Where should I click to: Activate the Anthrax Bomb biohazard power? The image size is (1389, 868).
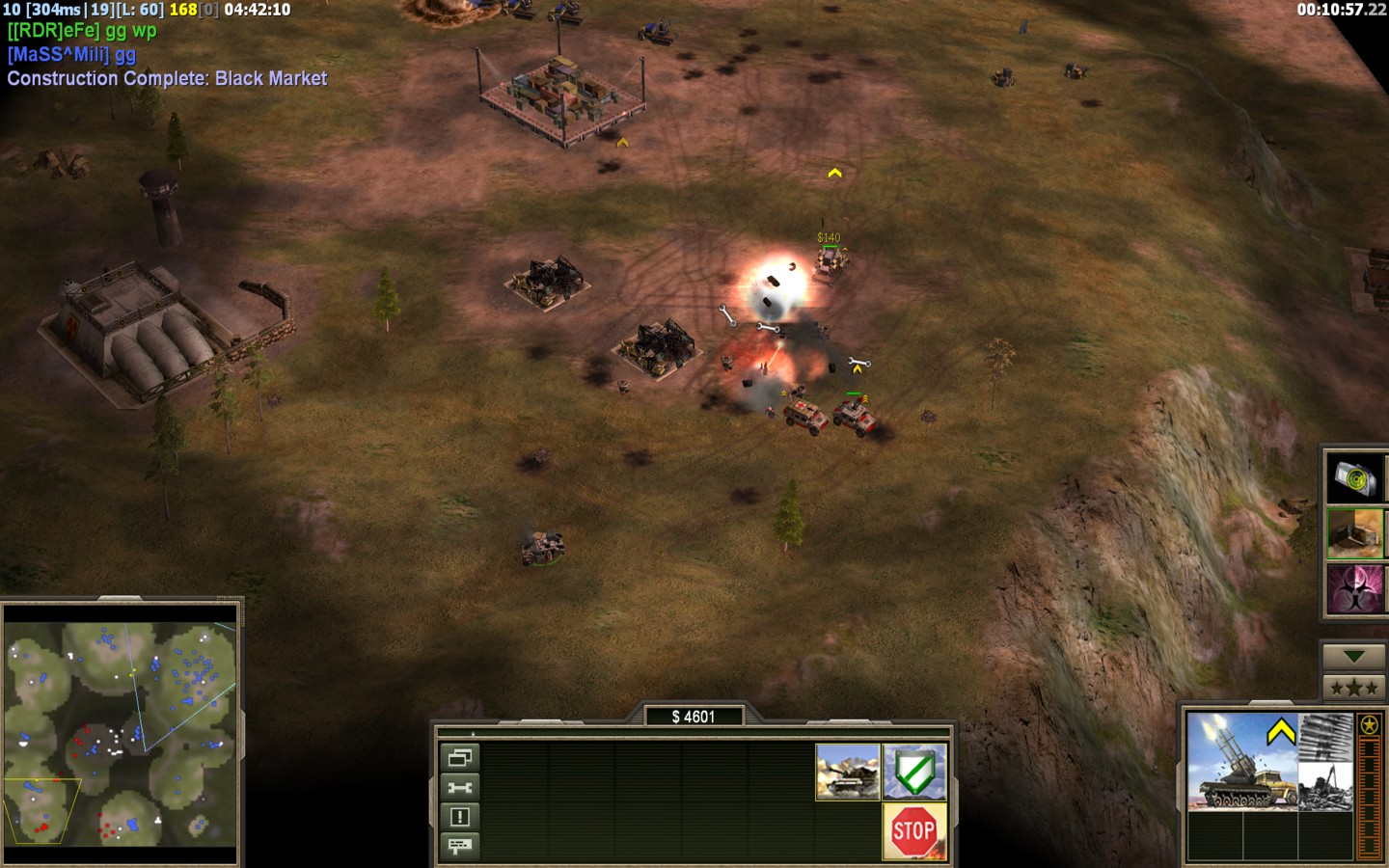tap(1354, 588)
